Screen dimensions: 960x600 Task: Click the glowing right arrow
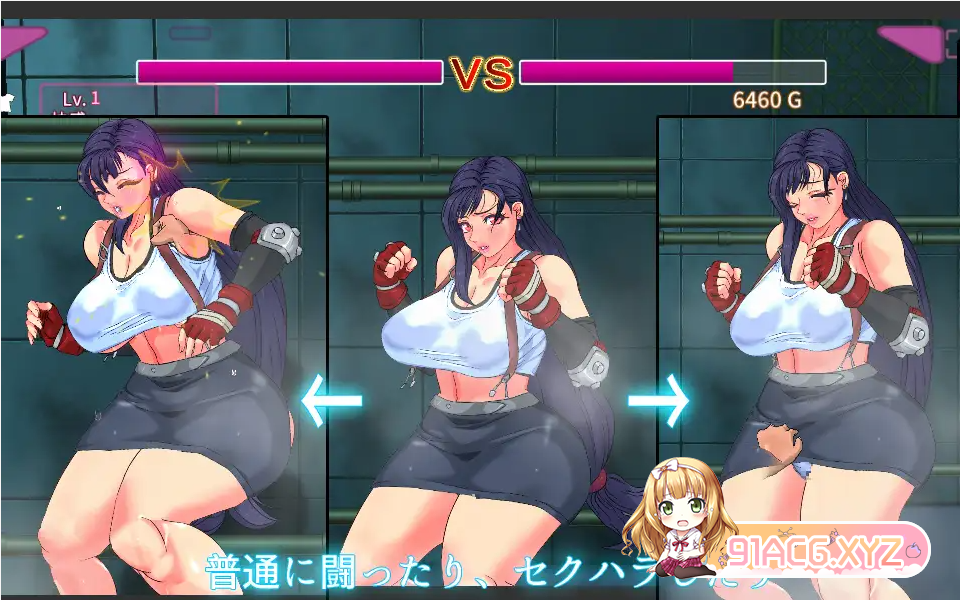point(658,400)
